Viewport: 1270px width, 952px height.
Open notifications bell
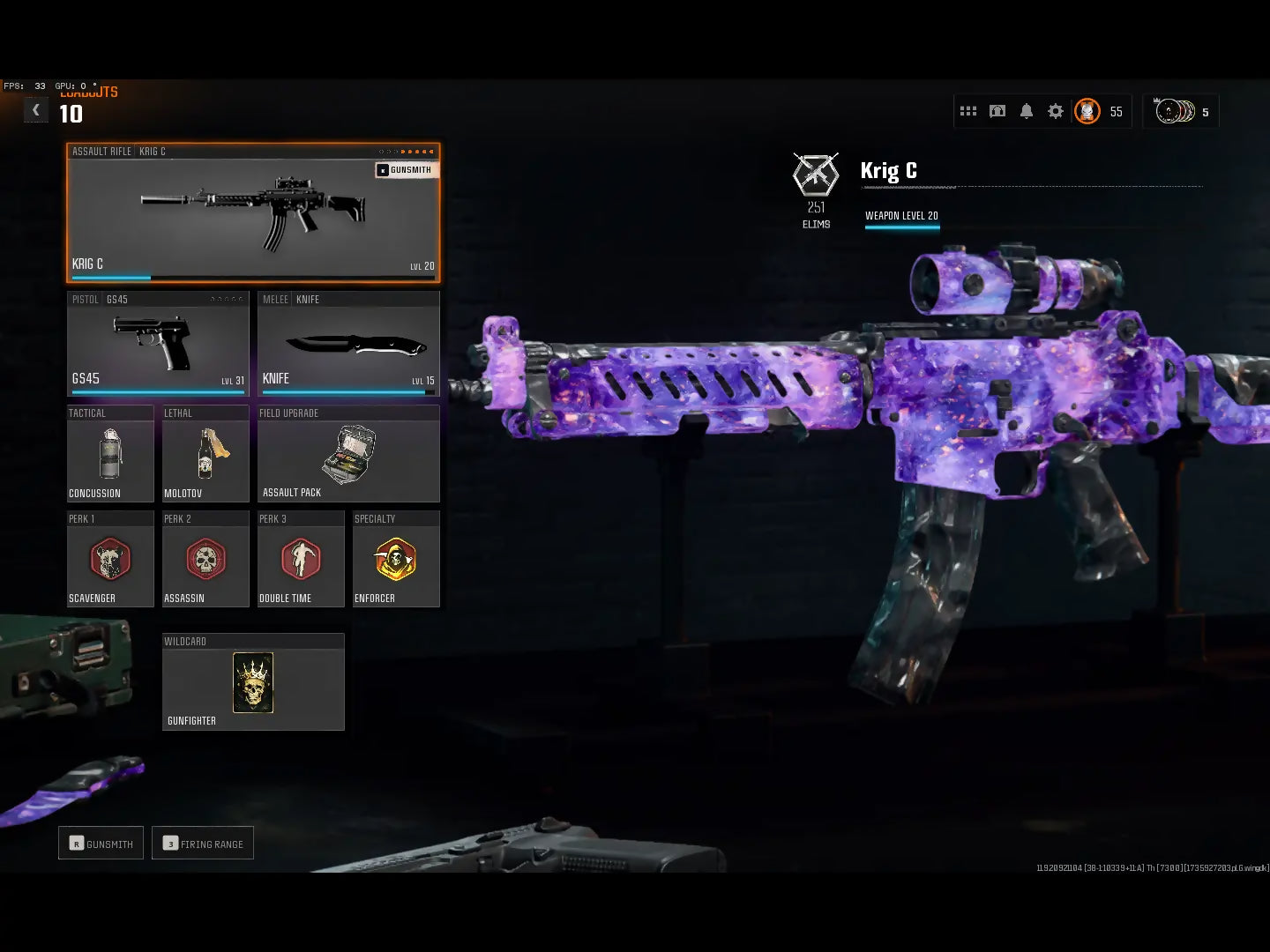[1027, 111]
